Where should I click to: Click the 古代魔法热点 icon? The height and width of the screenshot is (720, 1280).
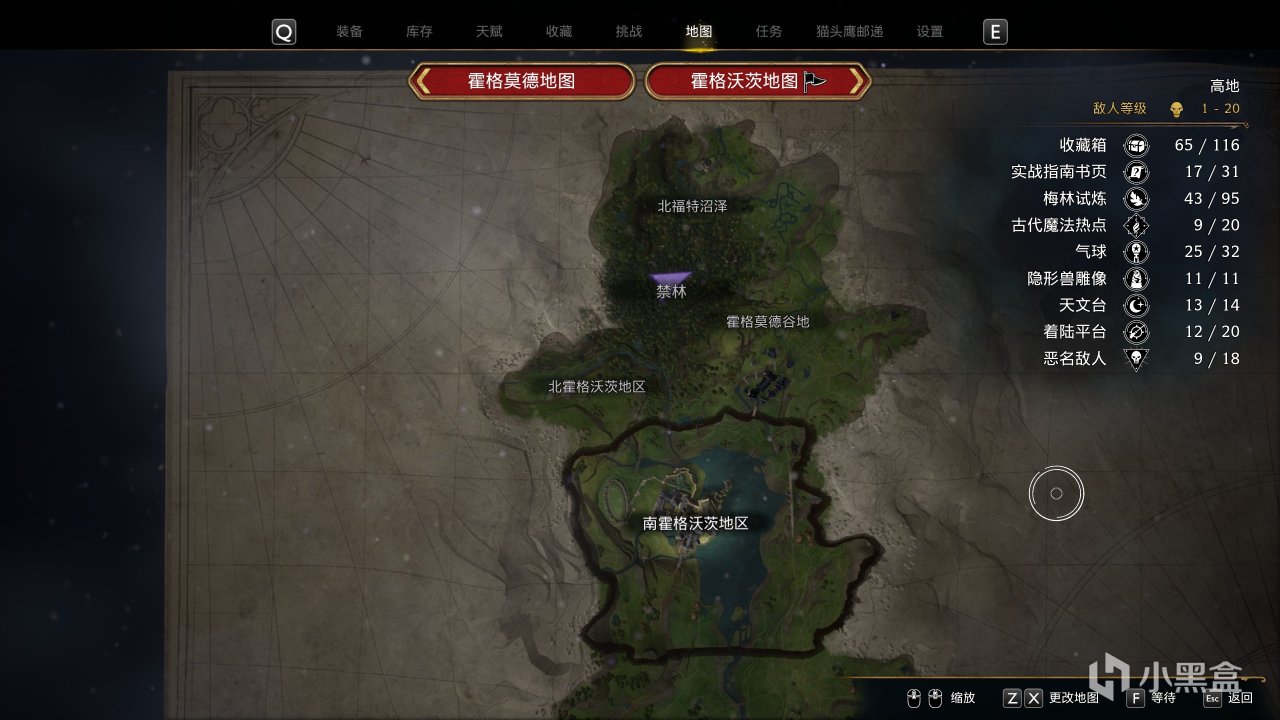pyautogui.click(x=1136, y=225)
